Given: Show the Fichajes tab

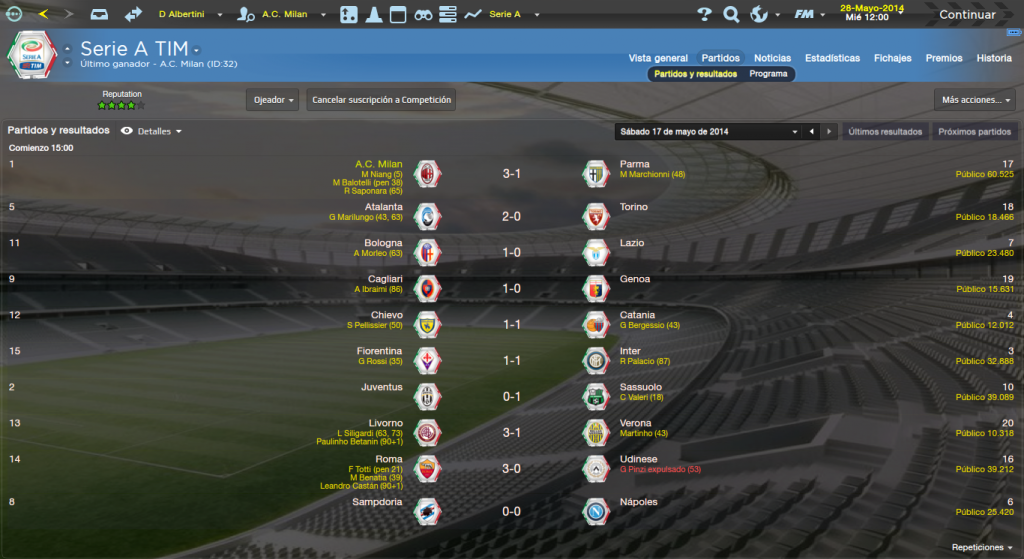Looking at the screenshot, I should point(892,58).
